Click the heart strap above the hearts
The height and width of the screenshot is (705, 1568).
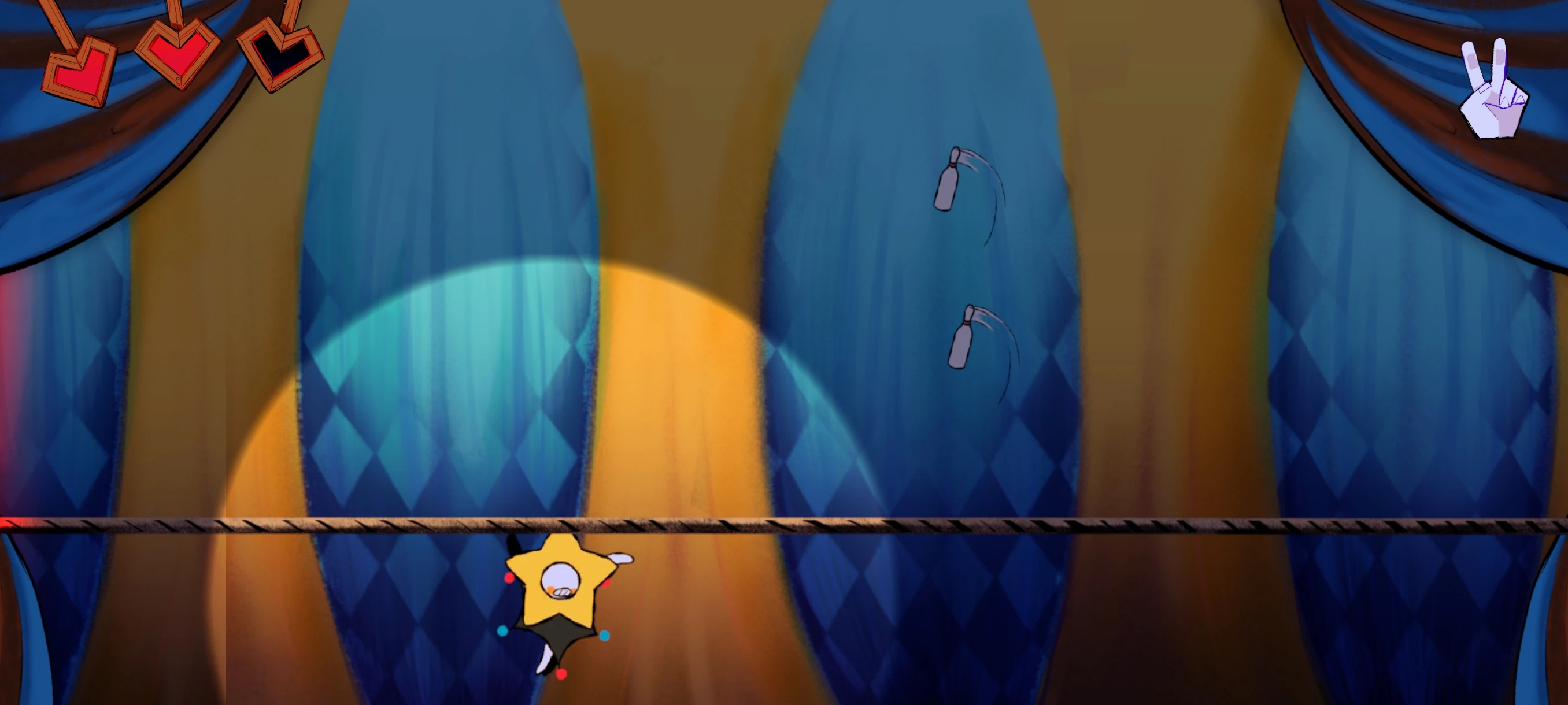tap(176, 9)
